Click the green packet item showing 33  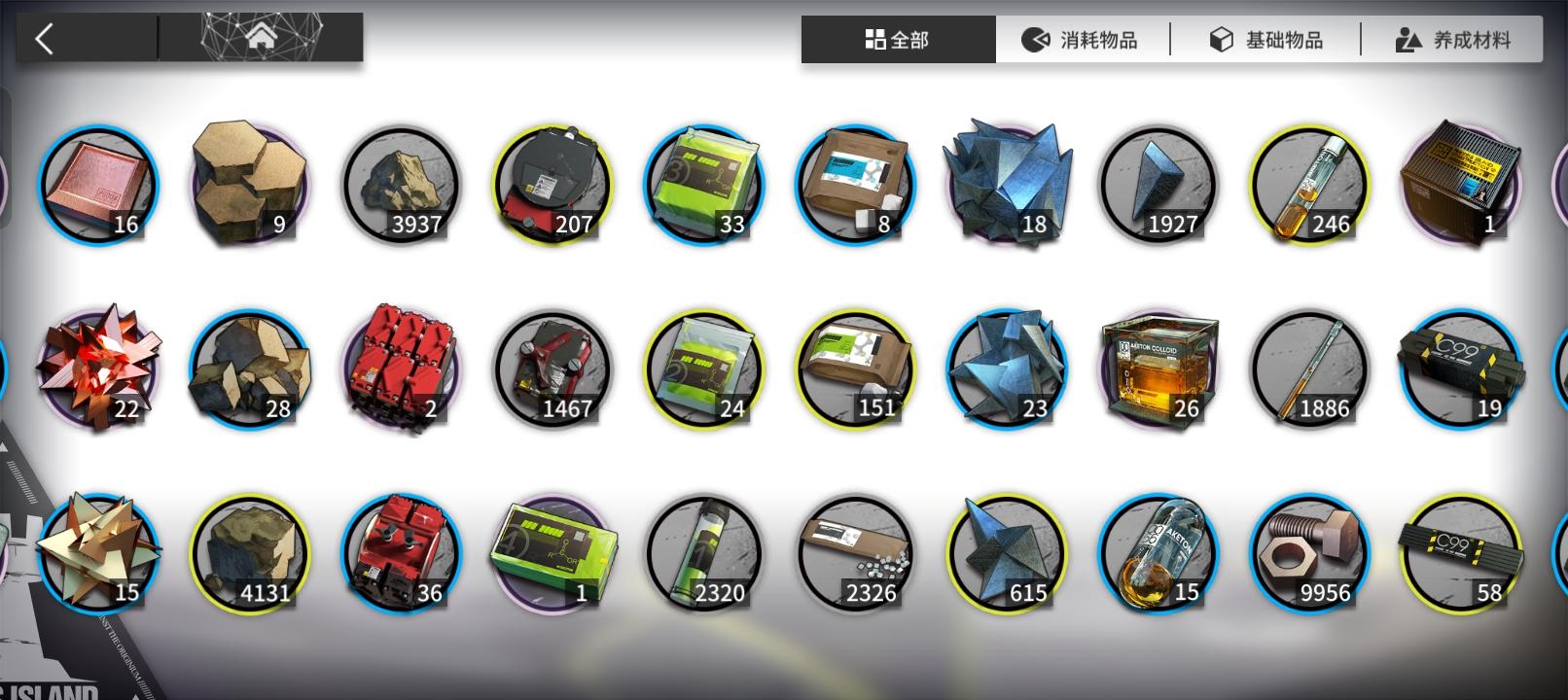(703, 183)
